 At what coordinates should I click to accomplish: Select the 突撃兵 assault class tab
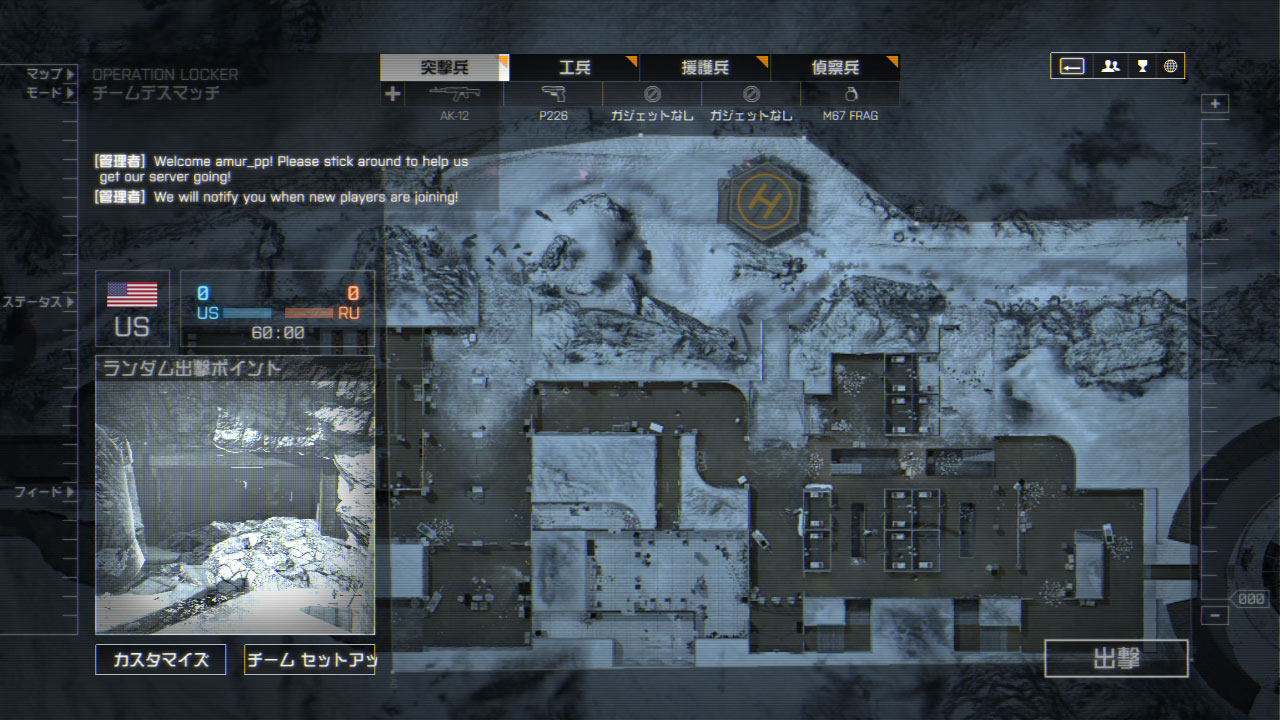pyautogui.click(x=444, y=68)
